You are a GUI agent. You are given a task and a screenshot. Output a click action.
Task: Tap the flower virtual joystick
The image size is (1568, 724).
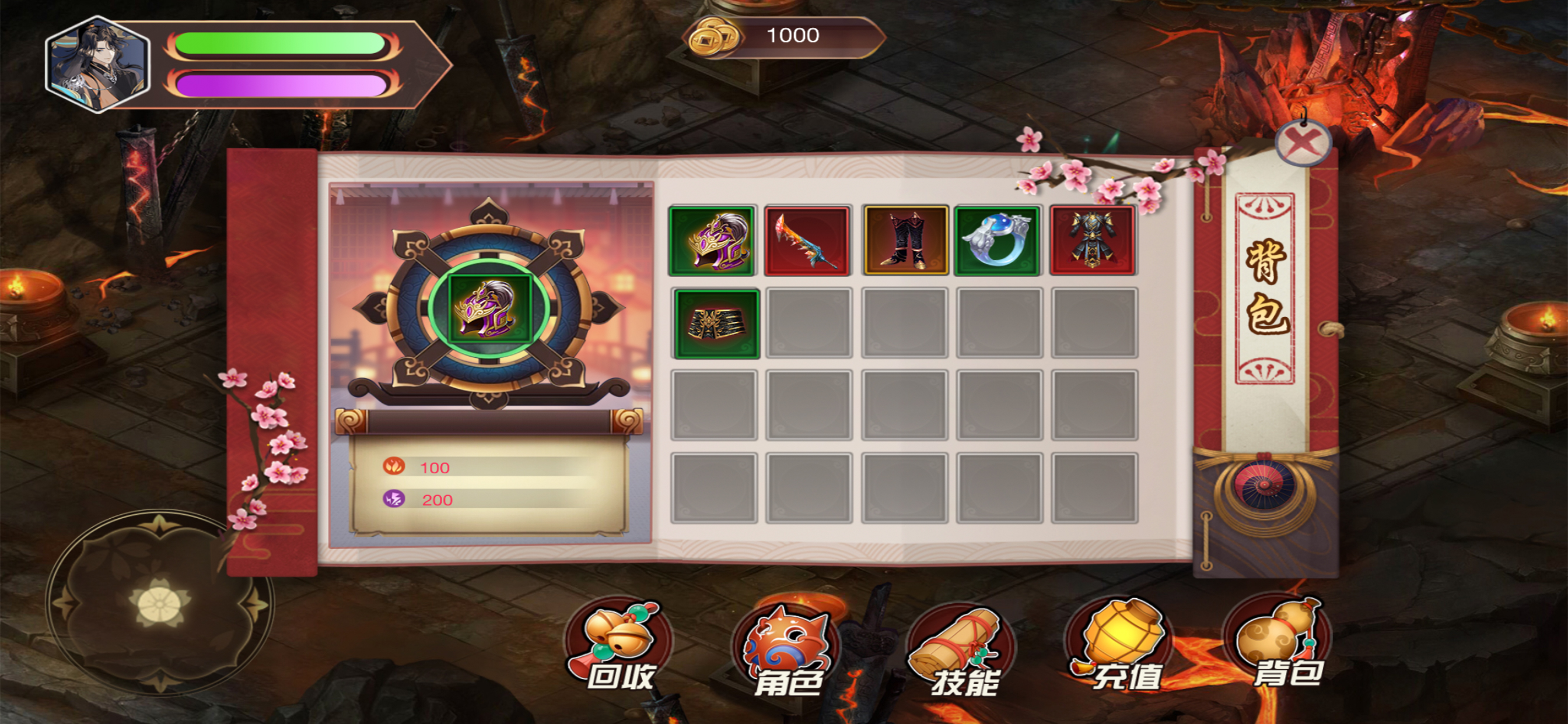(159, 603)
